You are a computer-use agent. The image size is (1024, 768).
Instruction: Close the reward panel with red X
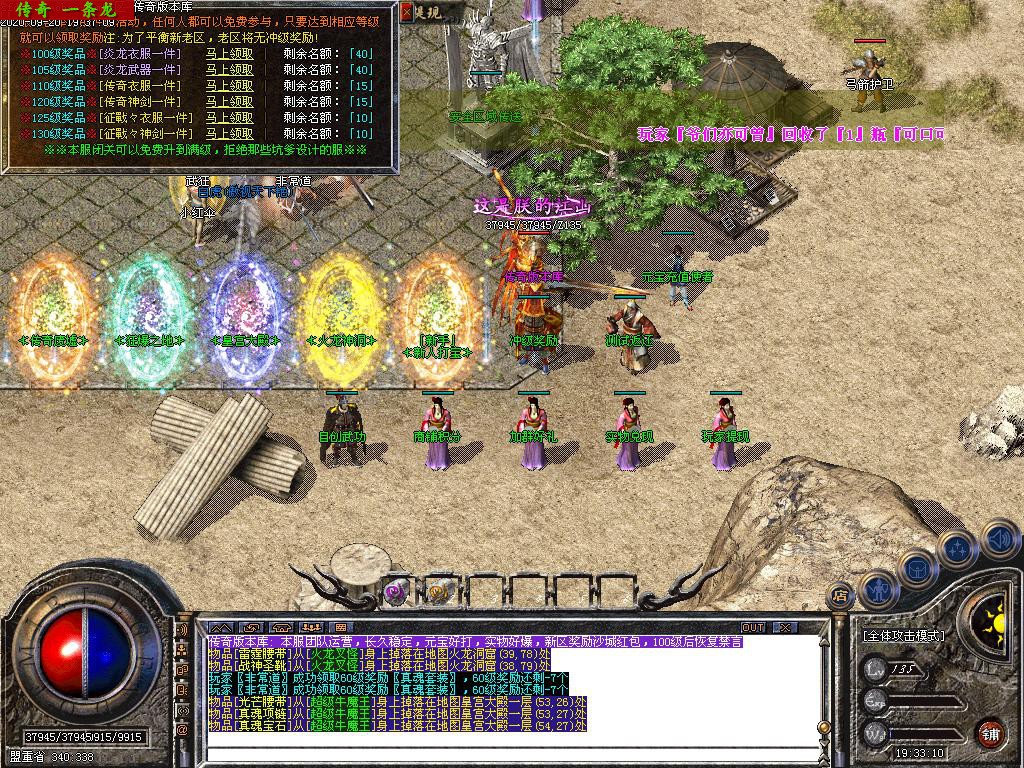[x=406, y=12]
